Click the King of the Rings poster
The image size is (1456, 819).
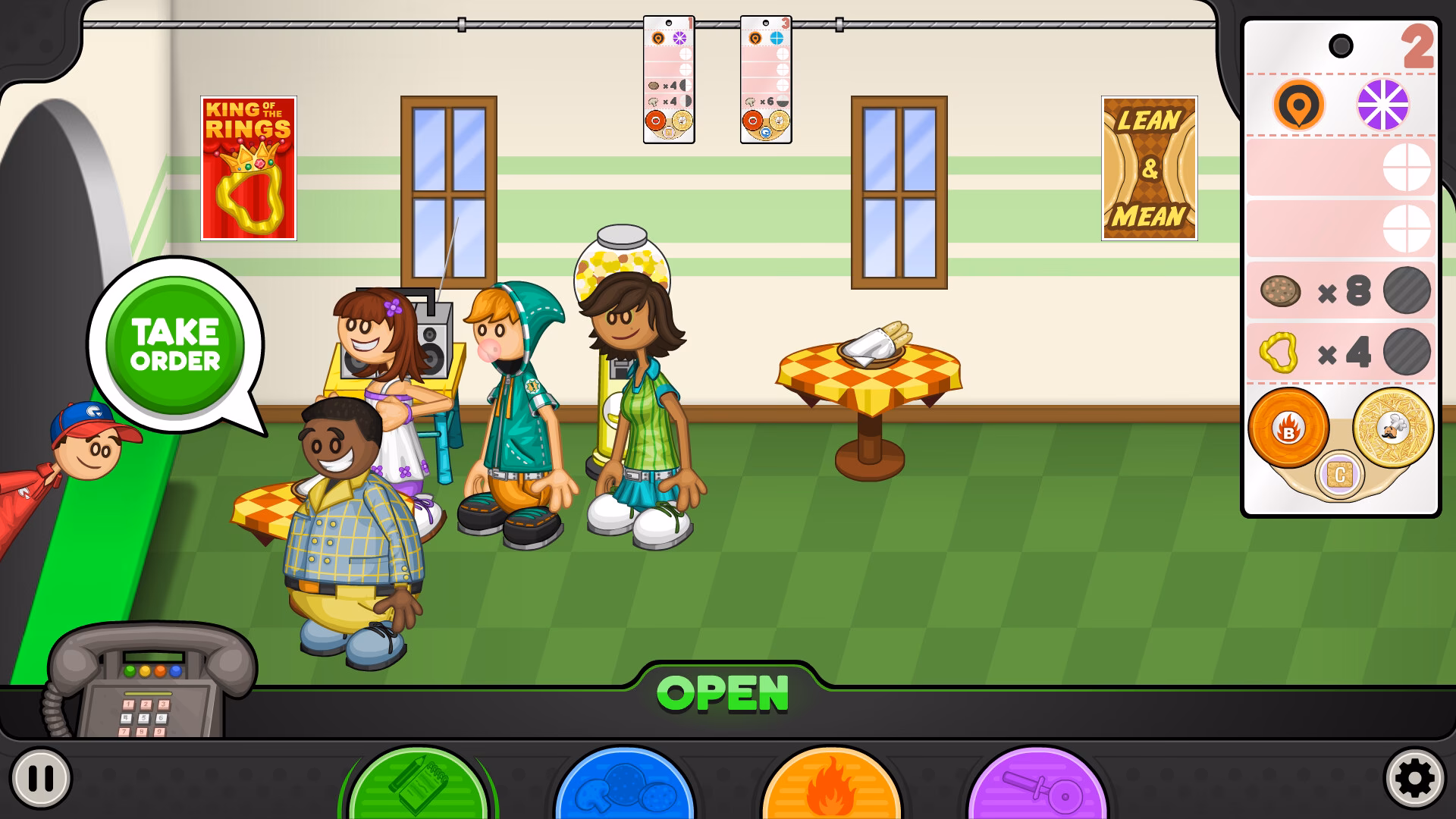point(249,166)
